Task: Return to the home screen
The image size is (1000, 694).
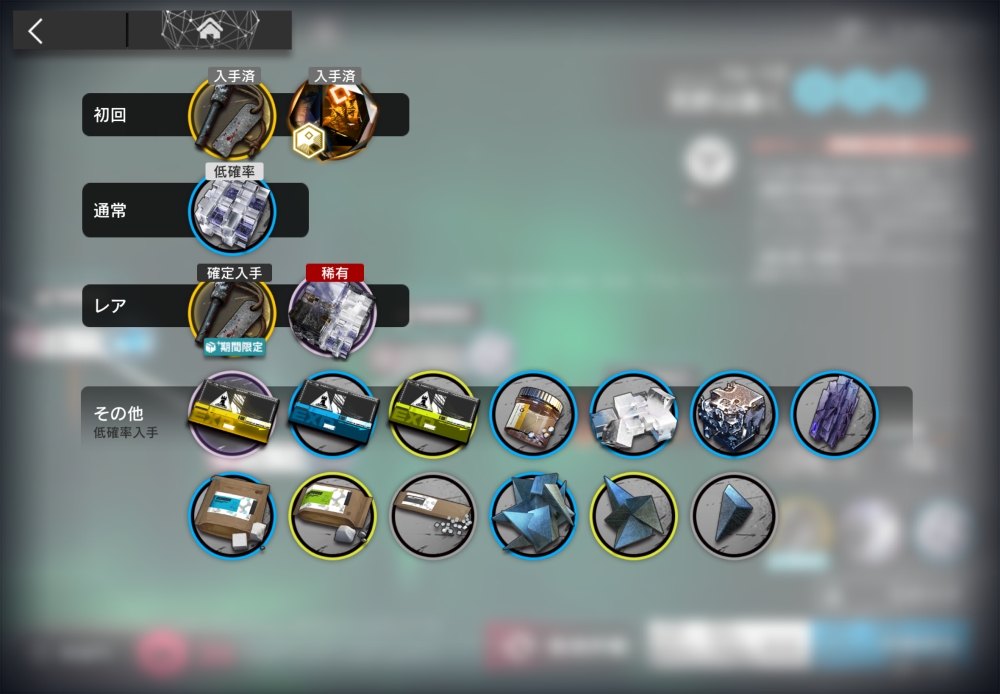Action: click(x=209, y=31)
